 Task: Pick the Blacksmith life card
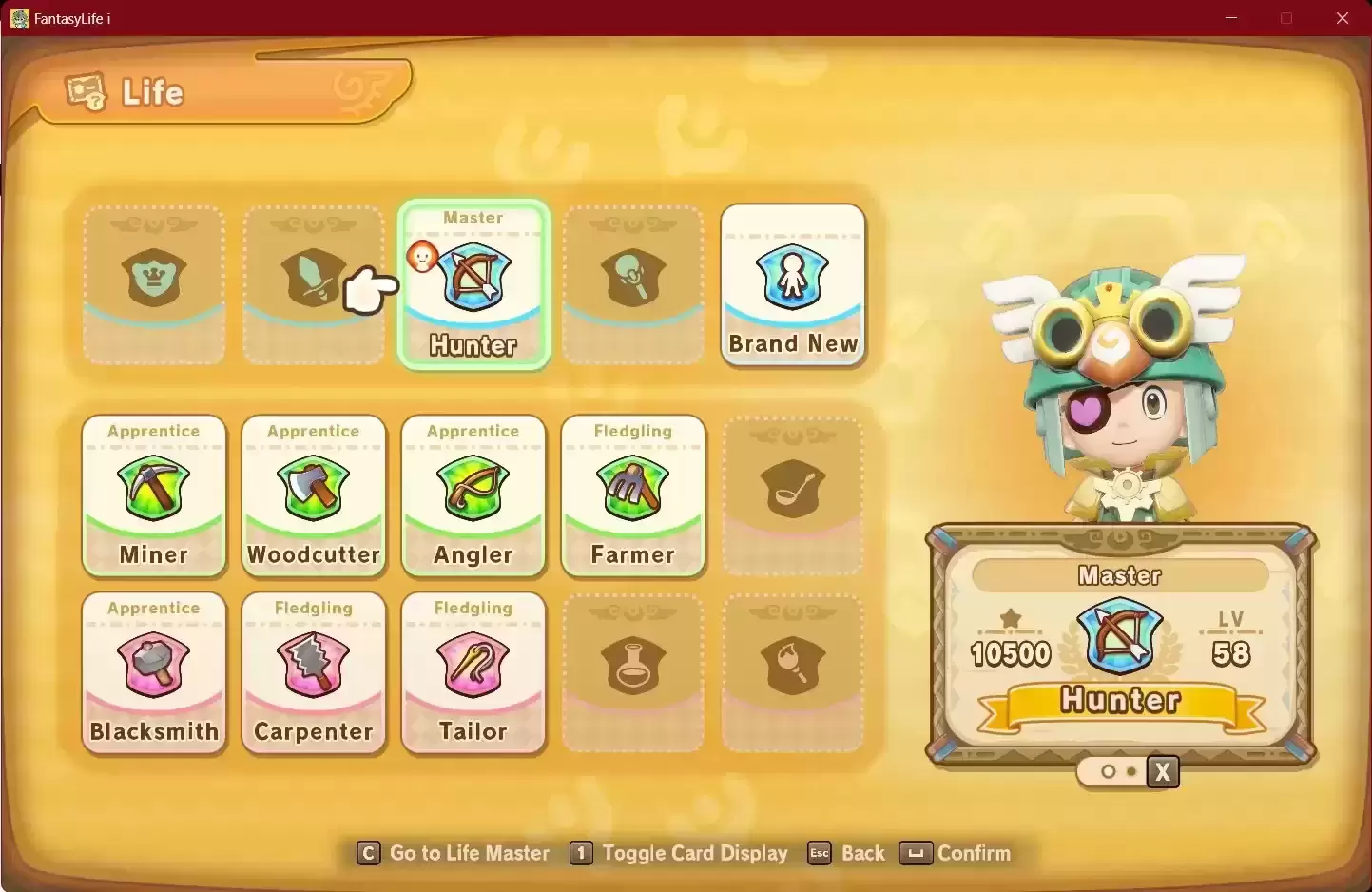point(154,673)
